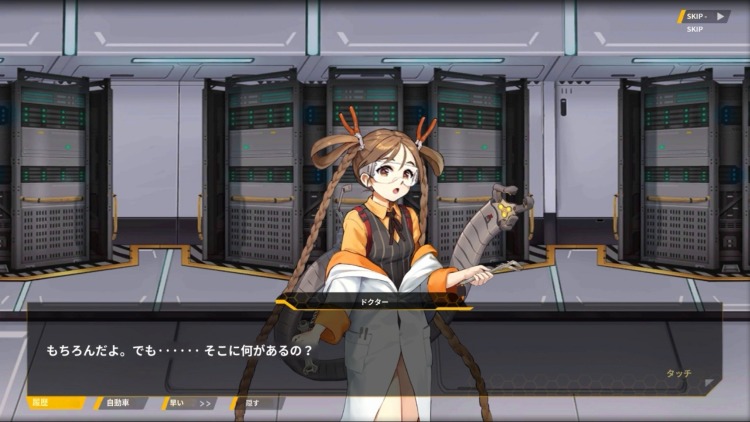Hide the dialogue box with 隠す
The image size is (750, 422).
pyautogui.click(x=255, y=403)
